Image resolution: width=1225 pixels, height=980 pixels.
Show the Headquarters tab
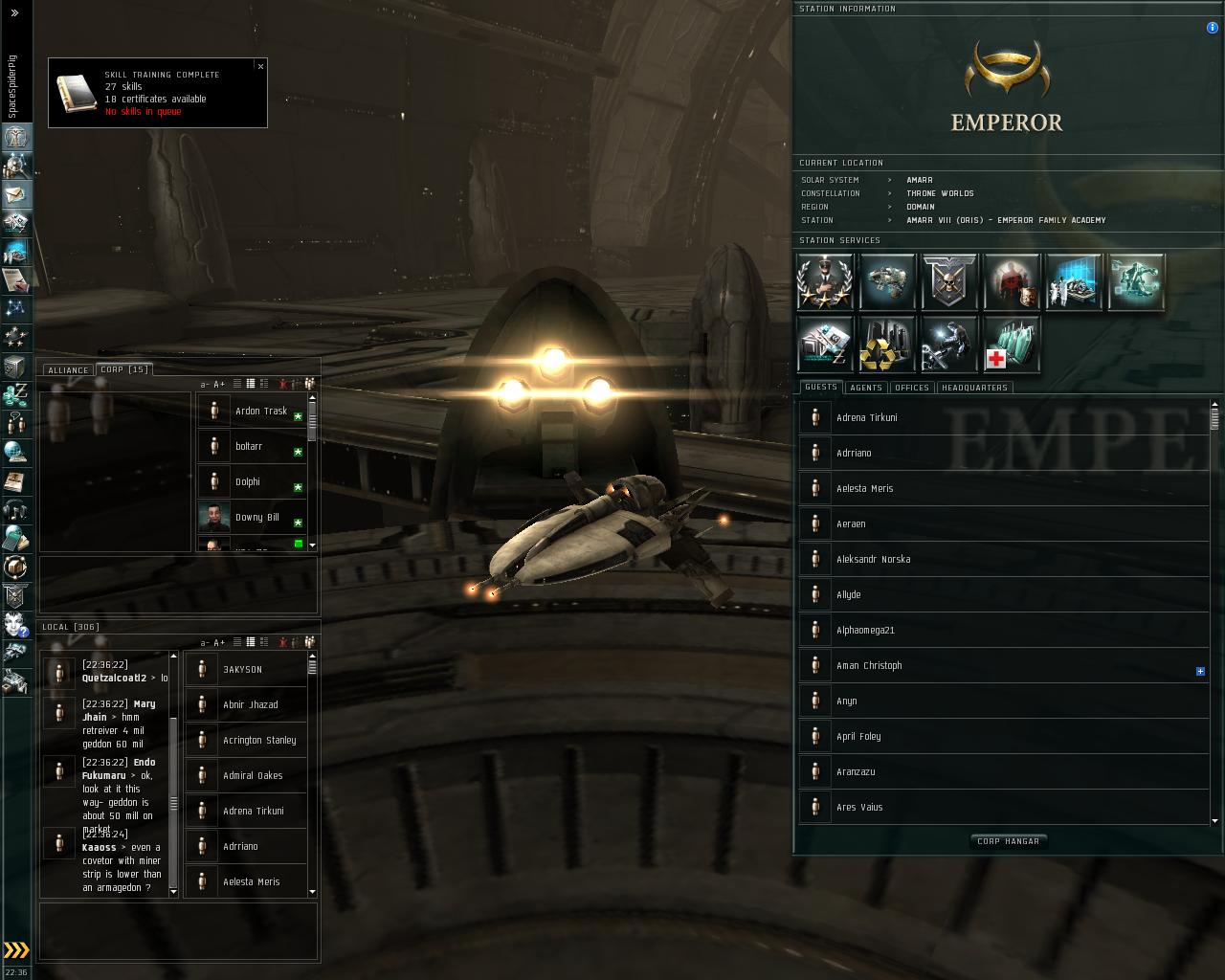(974, 388)
